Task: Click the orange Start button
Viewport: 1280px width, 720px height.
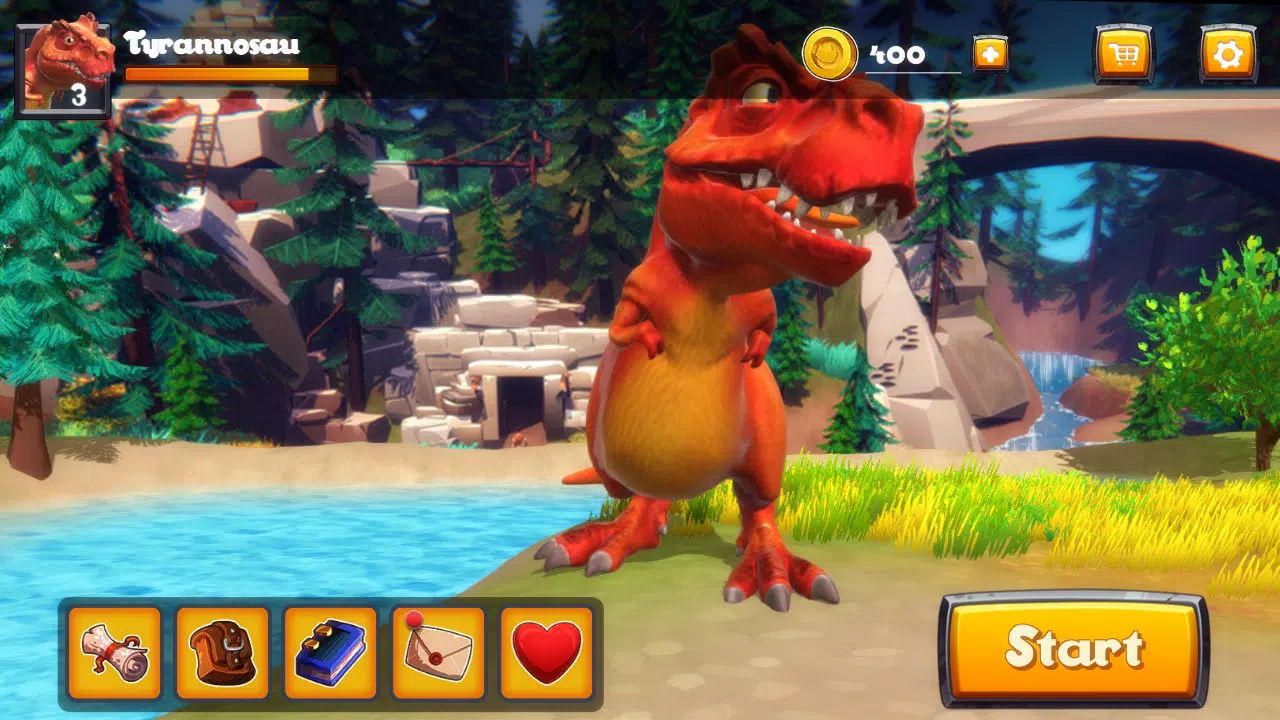Action: click(x=1073, y=649)
